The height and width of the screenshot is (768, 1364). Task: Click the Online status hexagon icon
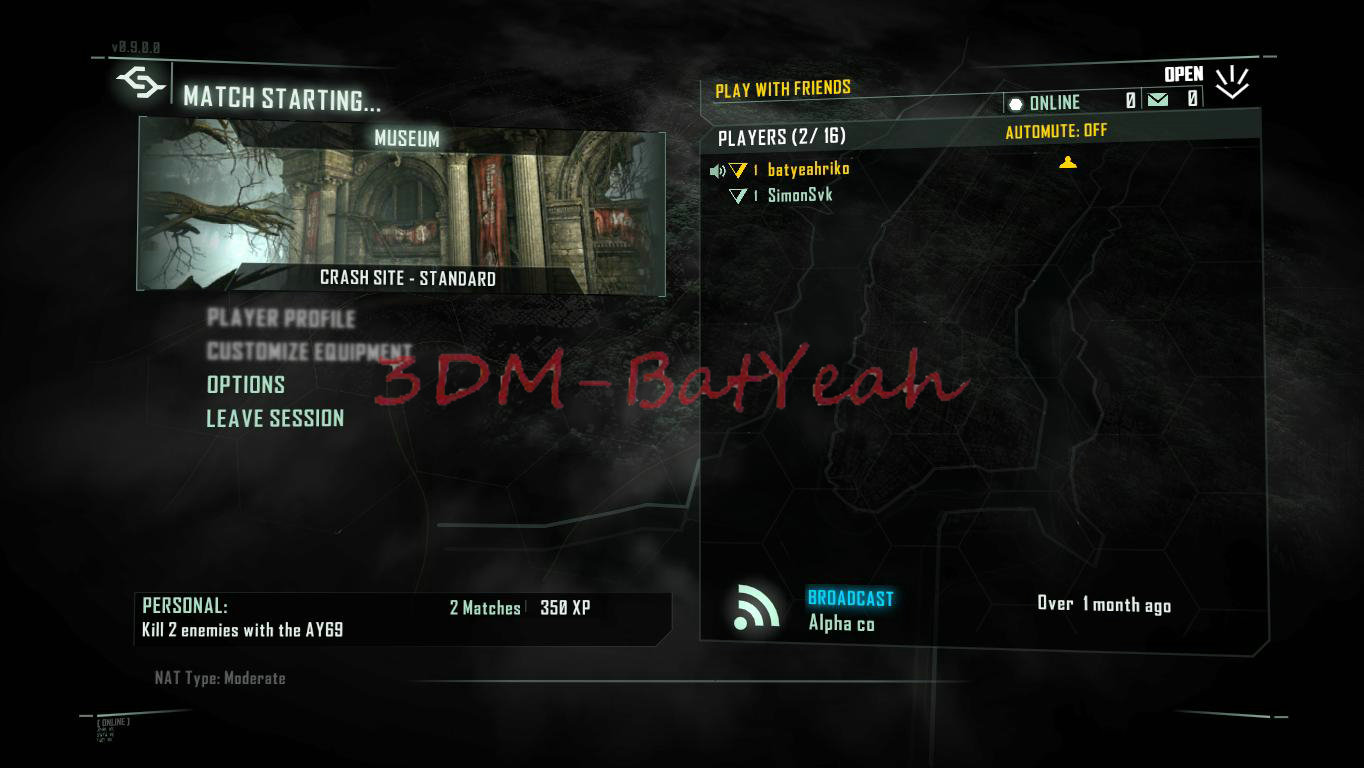click(1016, 102)
